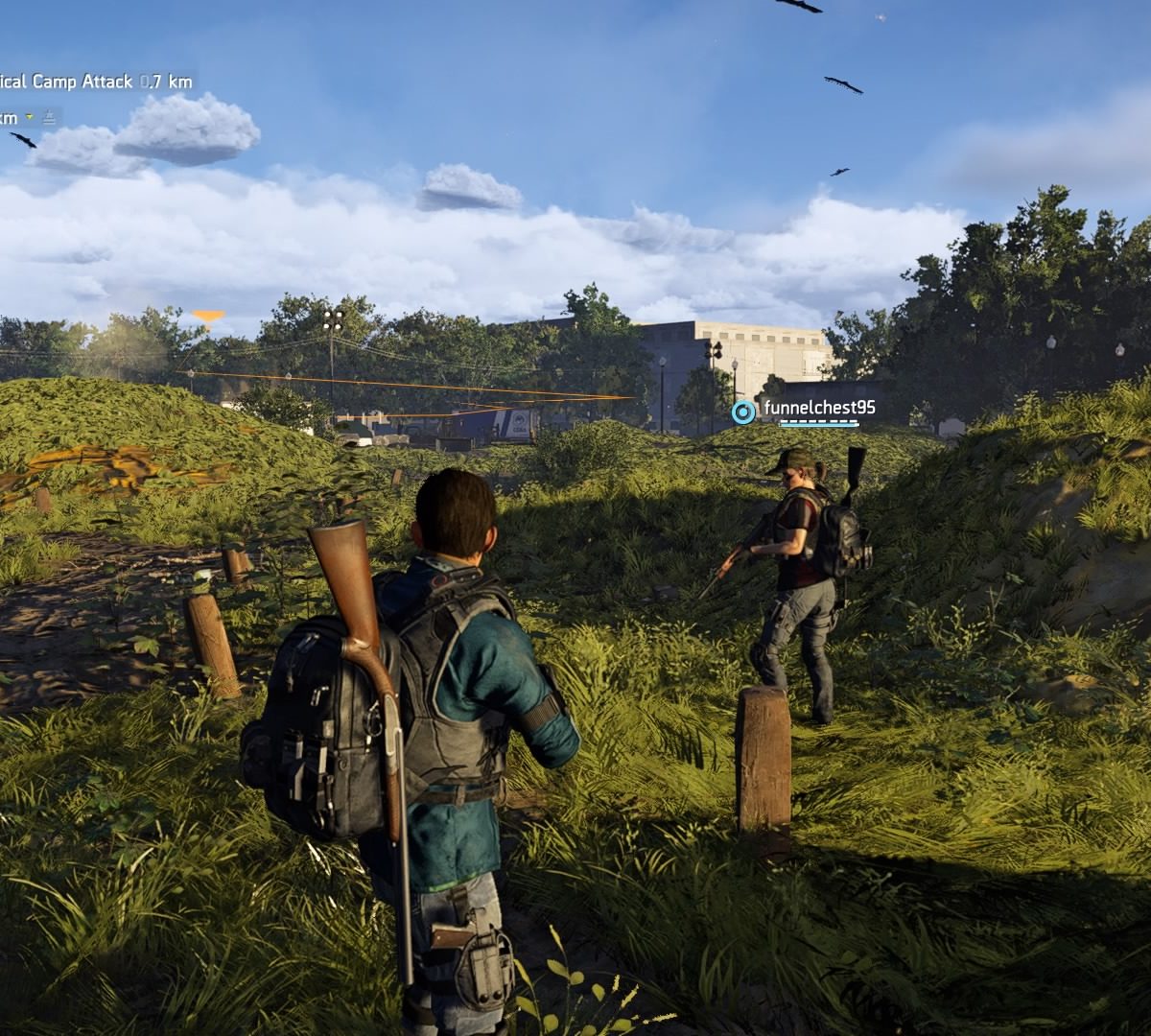Select the orange waypoint marker
This screenshot has height=1036, width=1151.
pyautogui.click(x=208, y=316)
